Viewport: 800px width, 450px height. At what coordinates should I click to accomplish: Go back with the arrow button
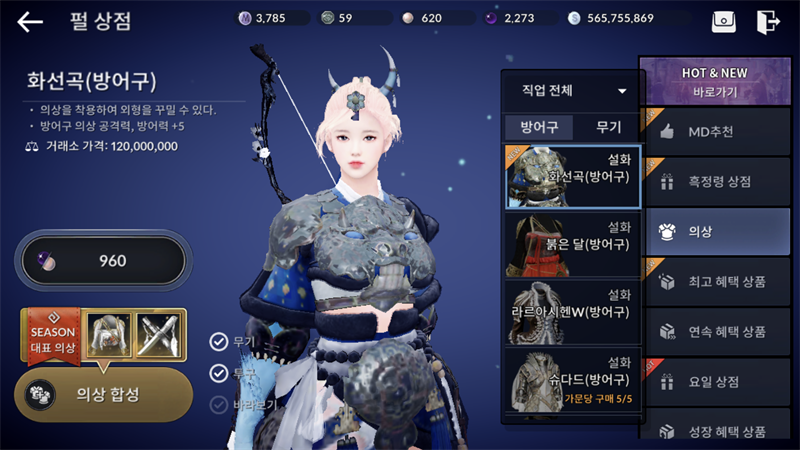click(30, 21)
